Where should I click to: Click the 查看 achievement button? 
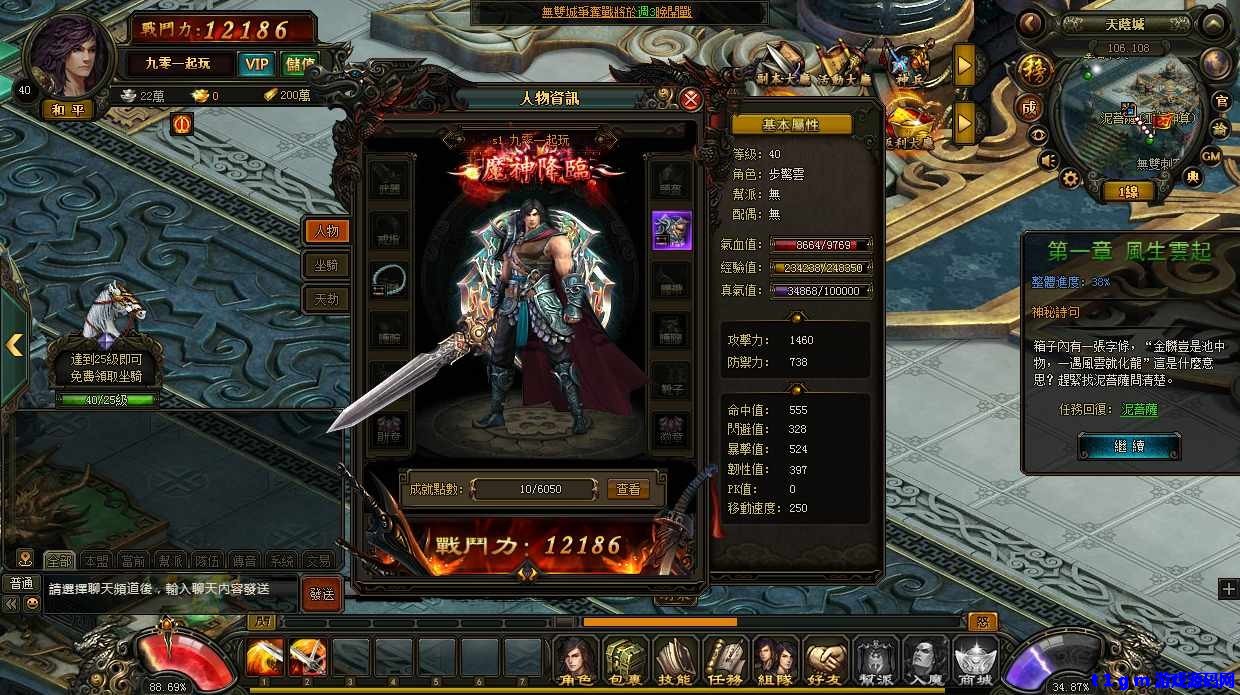[628, 489]
